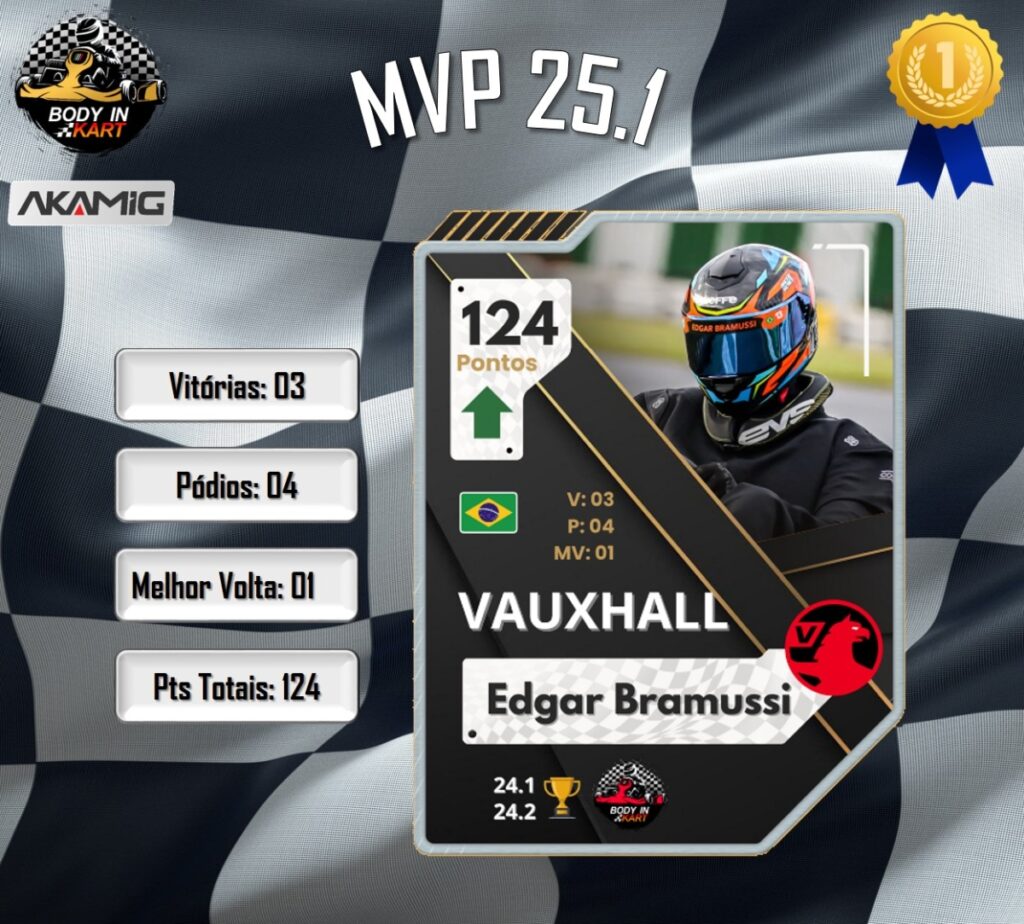
Task: Open the Pts Totais: 124 panel
Action: (237, 686)
